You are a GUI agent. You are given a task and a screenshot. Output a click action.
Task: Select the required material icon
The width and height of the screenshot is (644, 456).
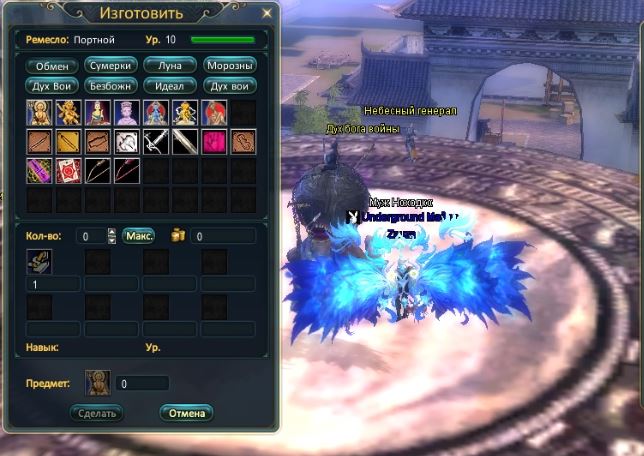(38, 262)
